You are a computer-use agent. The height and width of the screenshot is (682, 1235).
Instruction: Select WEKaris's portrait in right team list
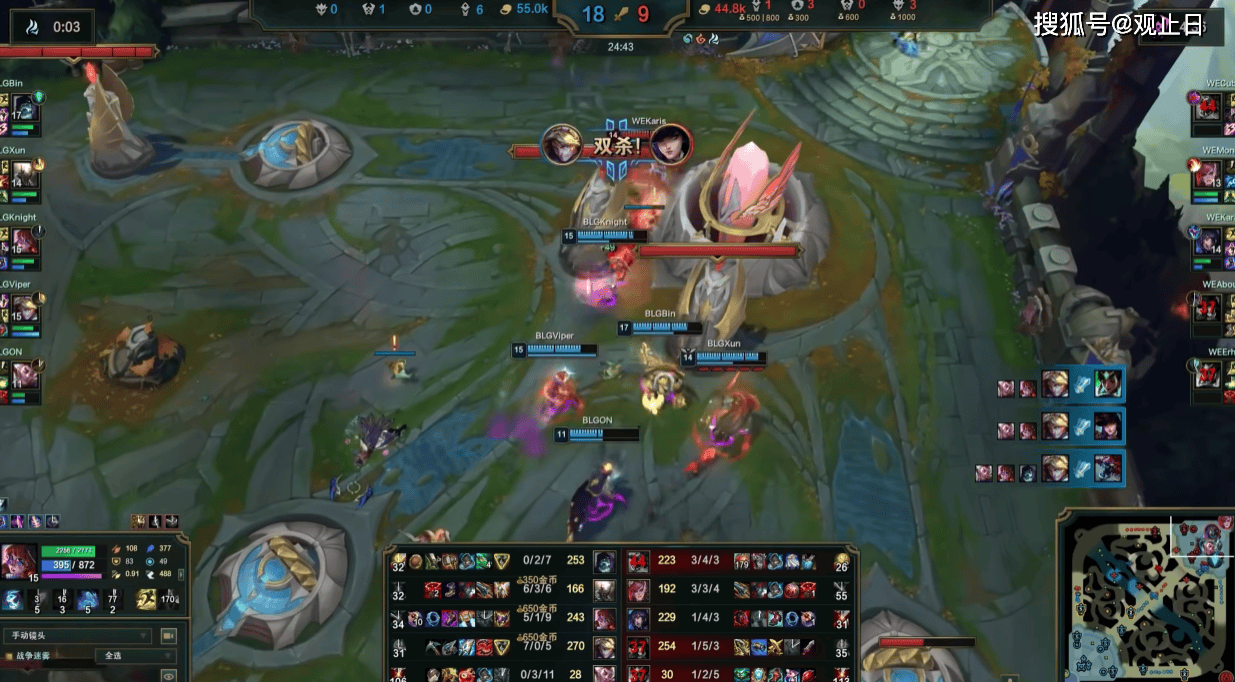1207,240
